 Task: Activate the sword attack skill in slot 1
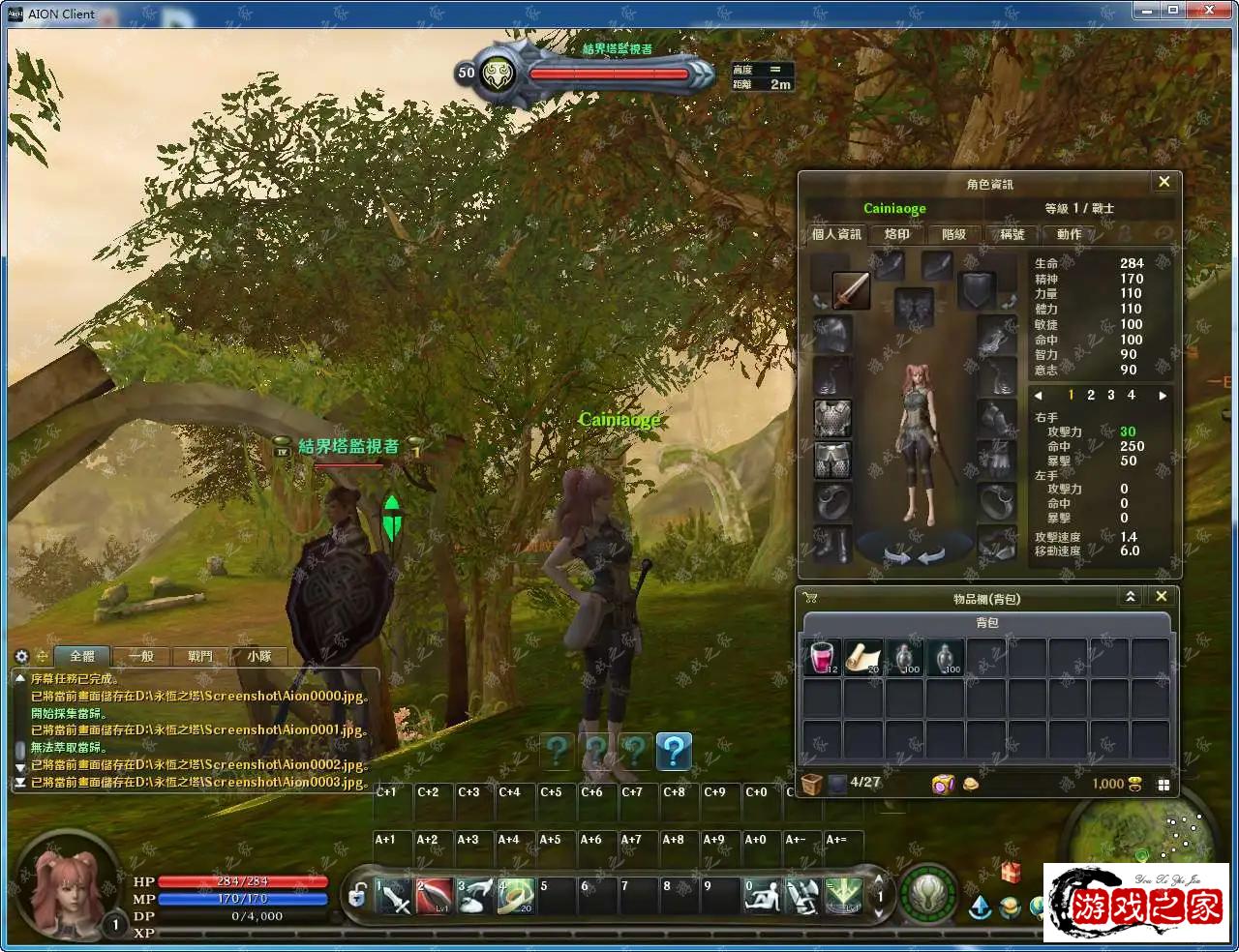pos(394,897)
